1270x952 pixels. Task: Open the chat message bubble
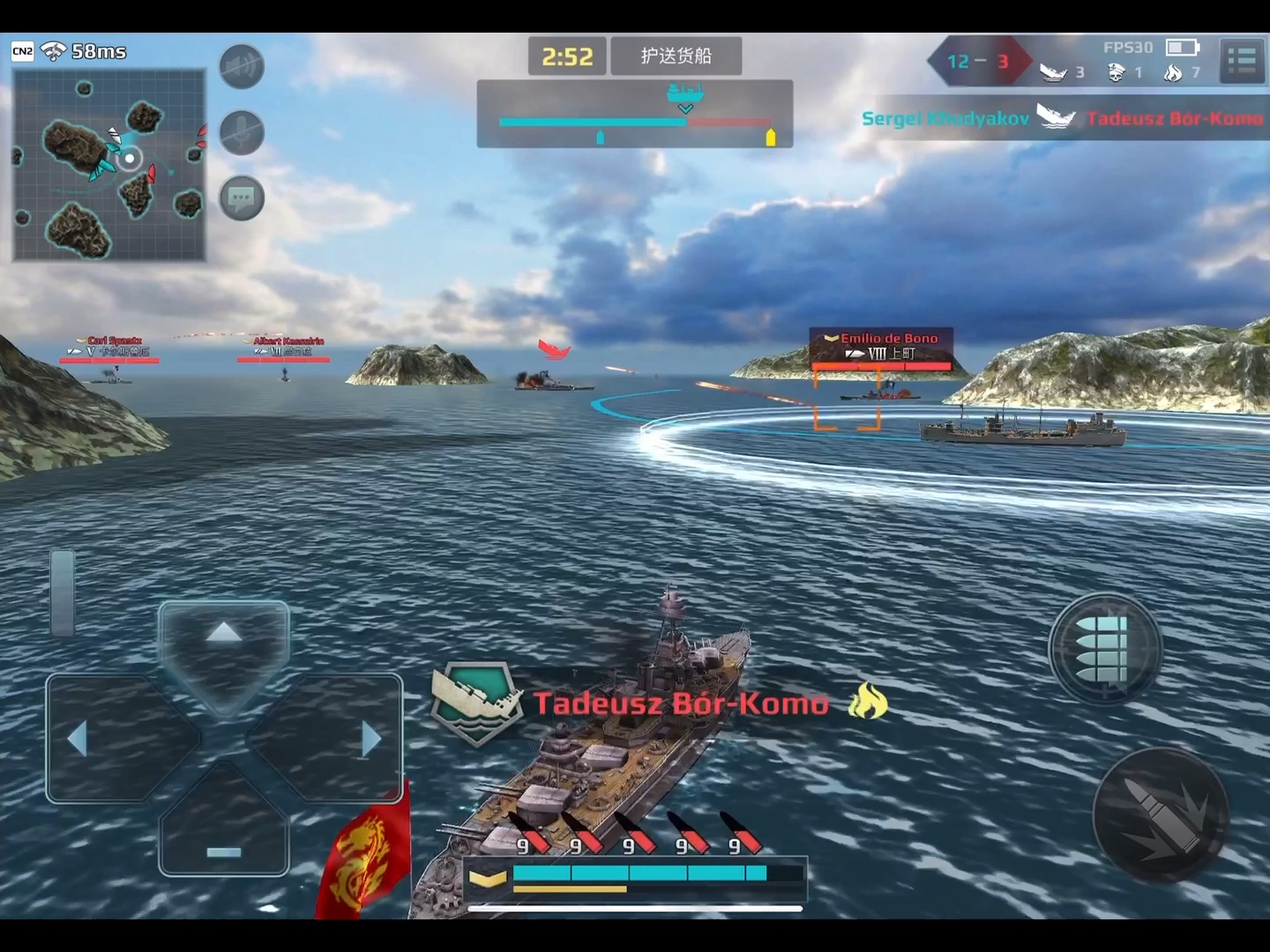[x=242, y=198]
